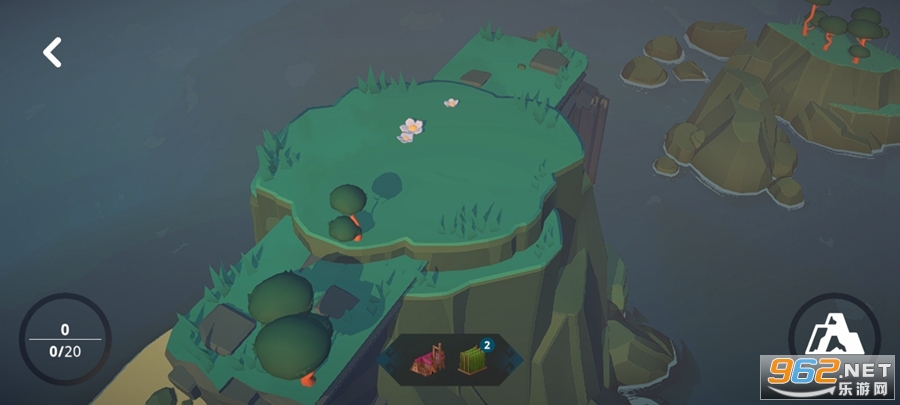Viewport: 900px width, 405px height.
Task: Select the pink-roofed house building card
Action: coord(430,361)
